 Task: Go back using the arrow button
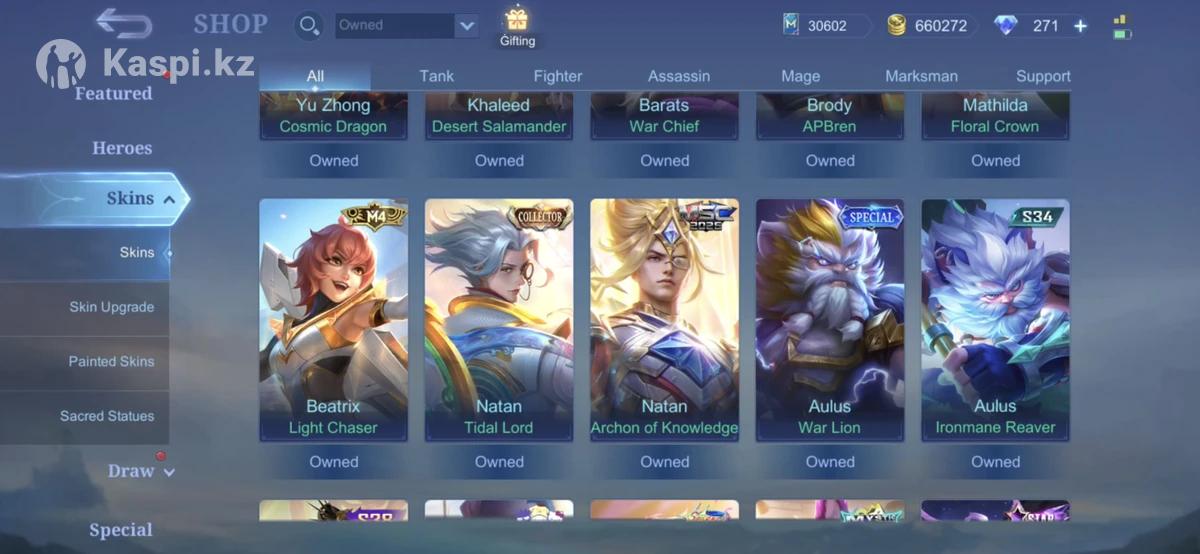click(x=124, y=23)
